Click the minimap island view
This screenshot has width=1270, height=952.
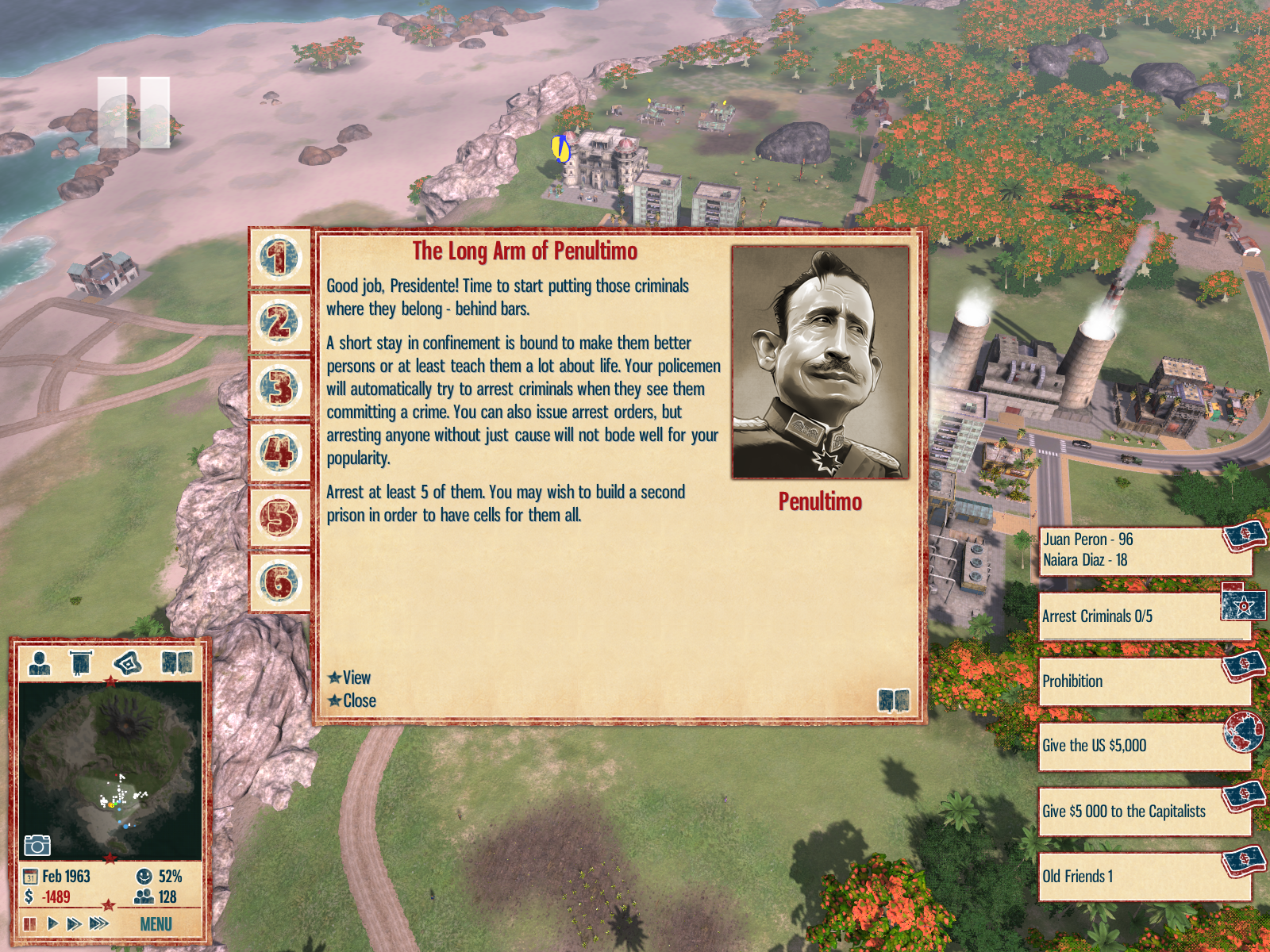coord(110,770)
